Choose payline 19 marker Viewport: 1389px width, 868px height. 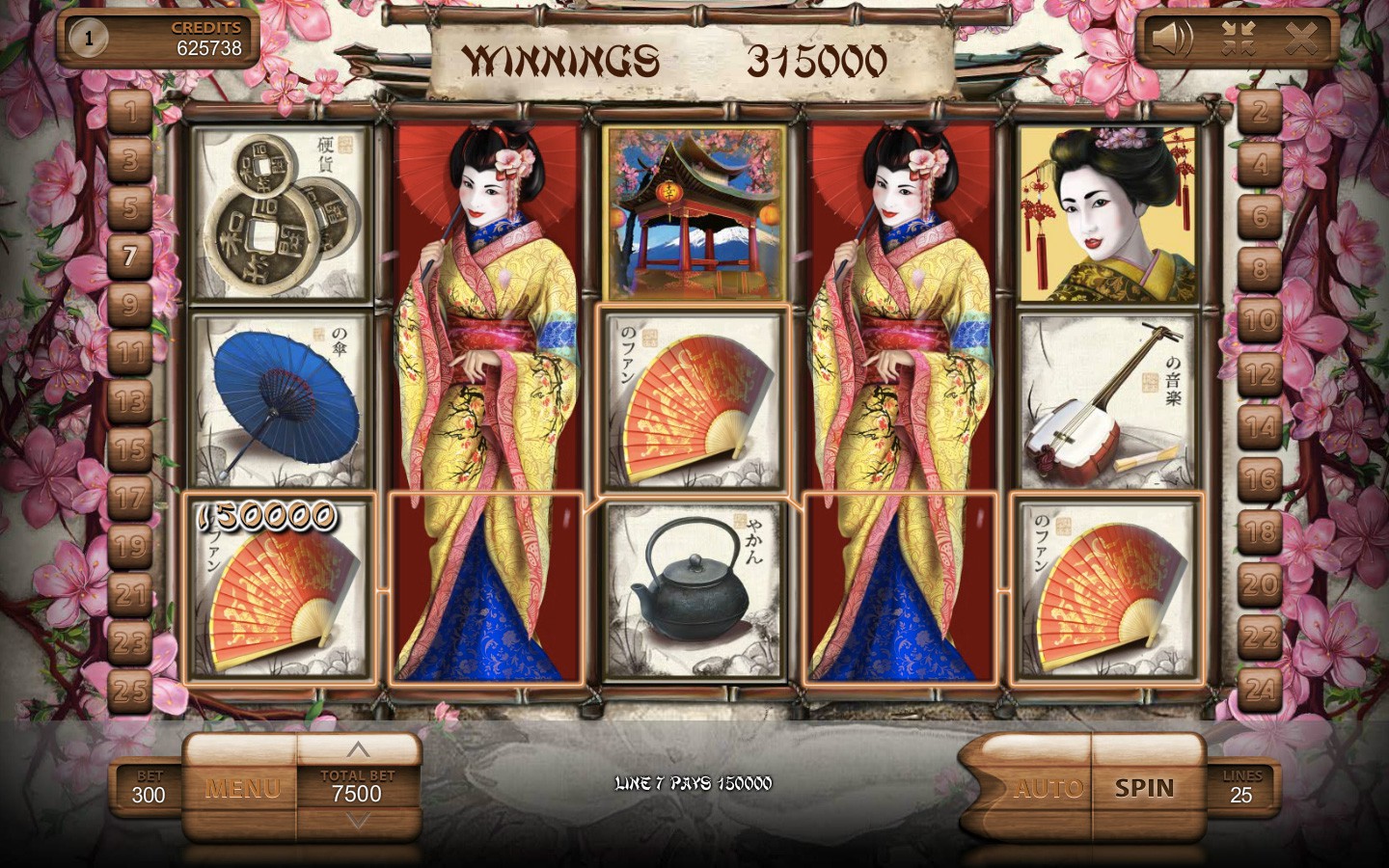click(x=130, y=546)
